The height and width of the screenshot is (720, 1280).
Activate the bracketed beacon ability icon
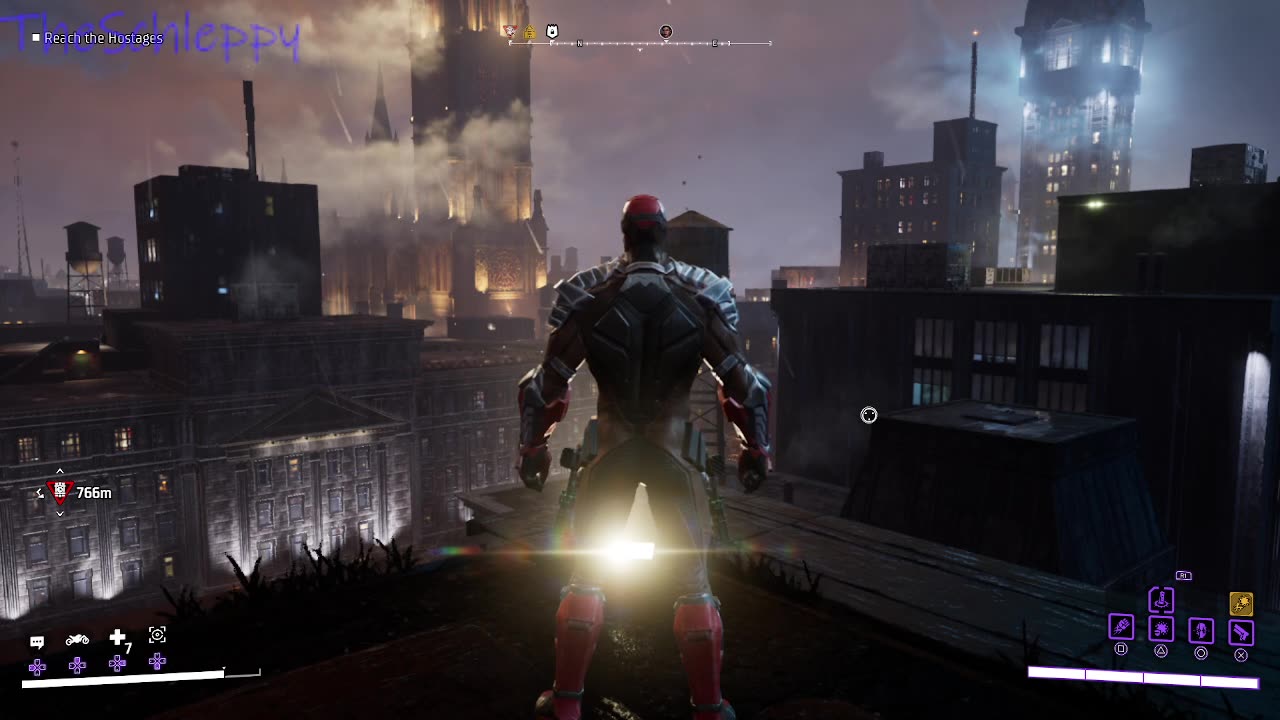(x=1161, y=600)
